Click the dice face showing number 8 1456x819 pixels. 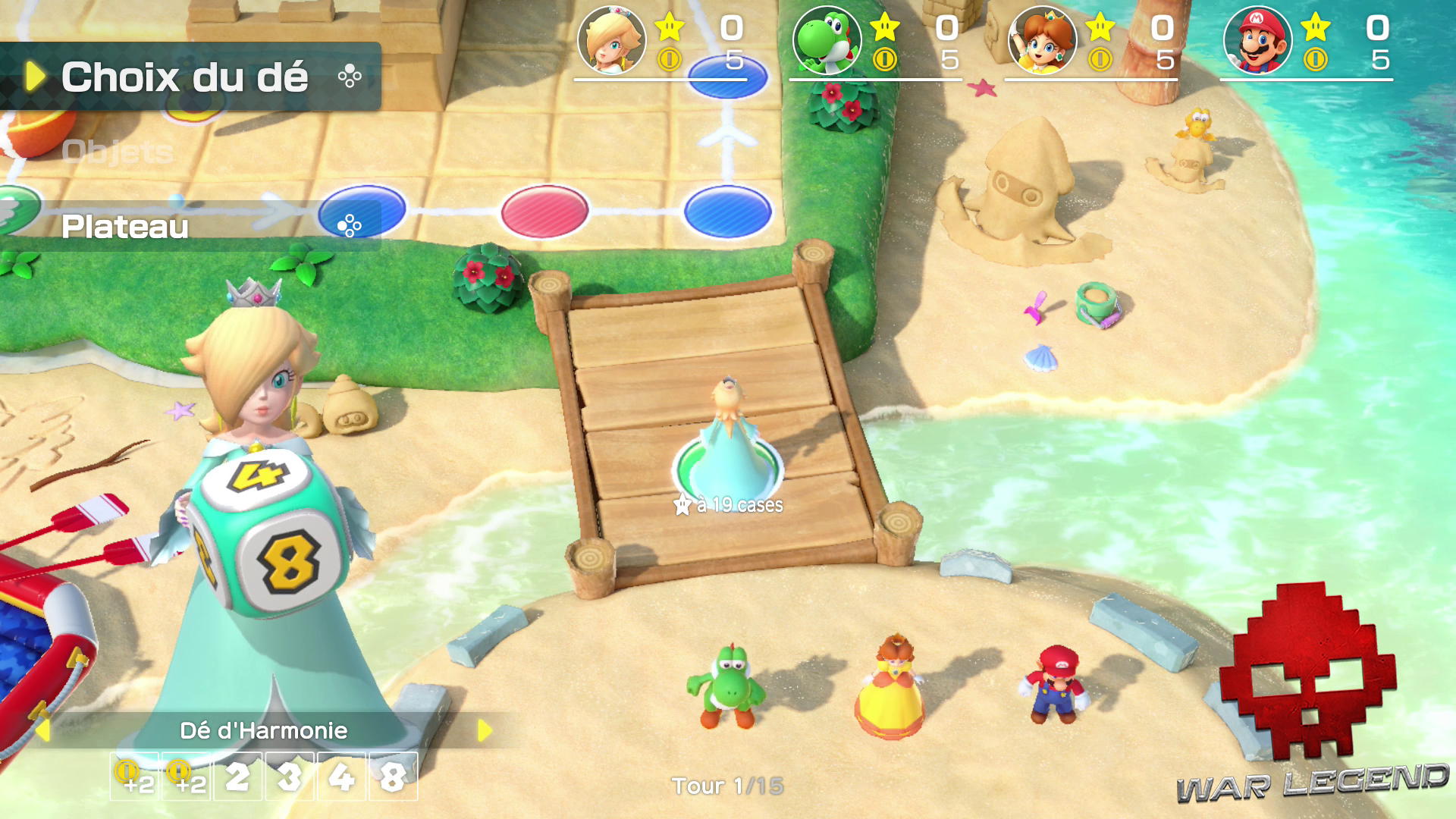coord(393,777)
